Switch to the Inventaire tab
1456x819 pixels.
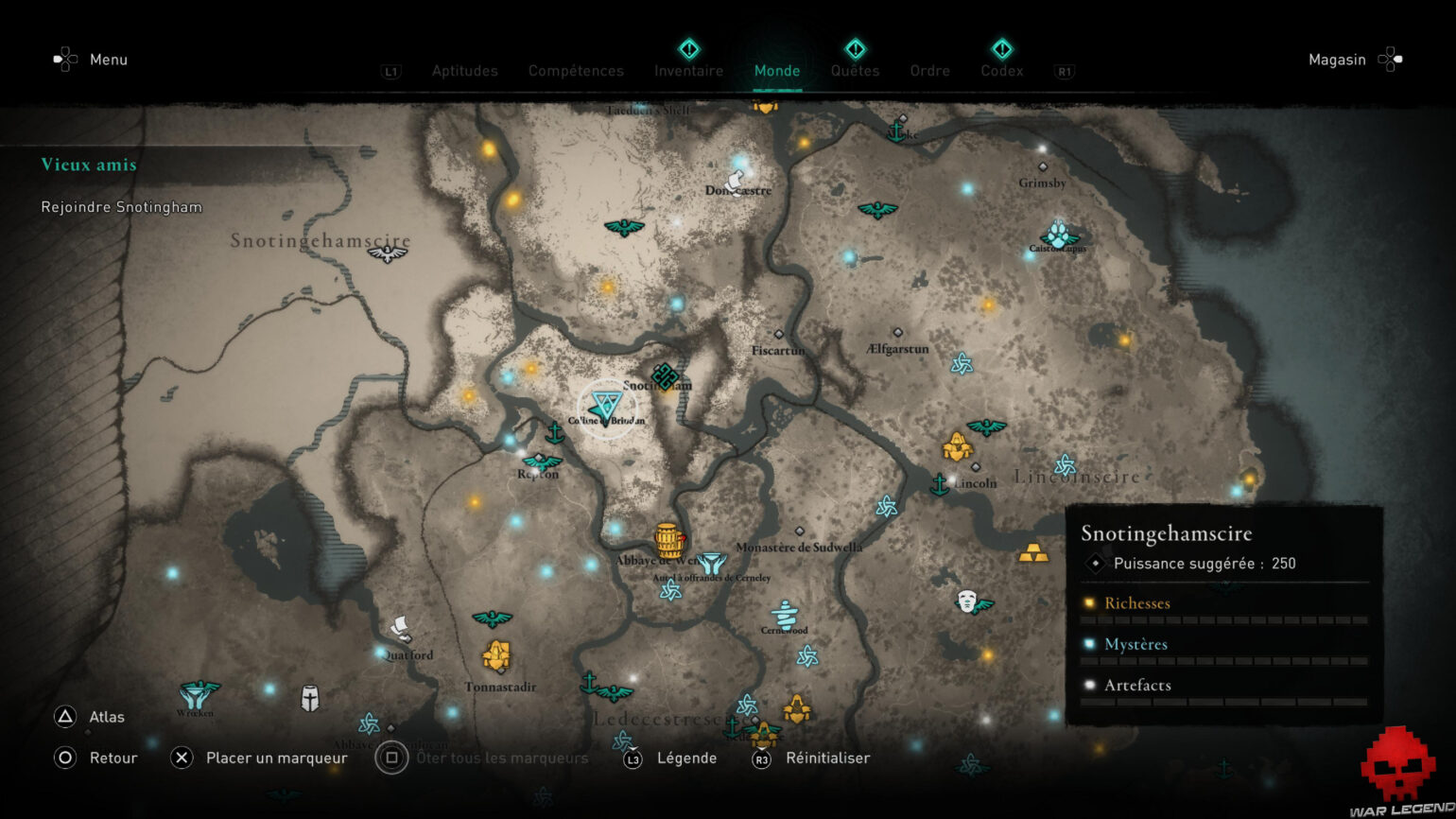click(688, 71)
